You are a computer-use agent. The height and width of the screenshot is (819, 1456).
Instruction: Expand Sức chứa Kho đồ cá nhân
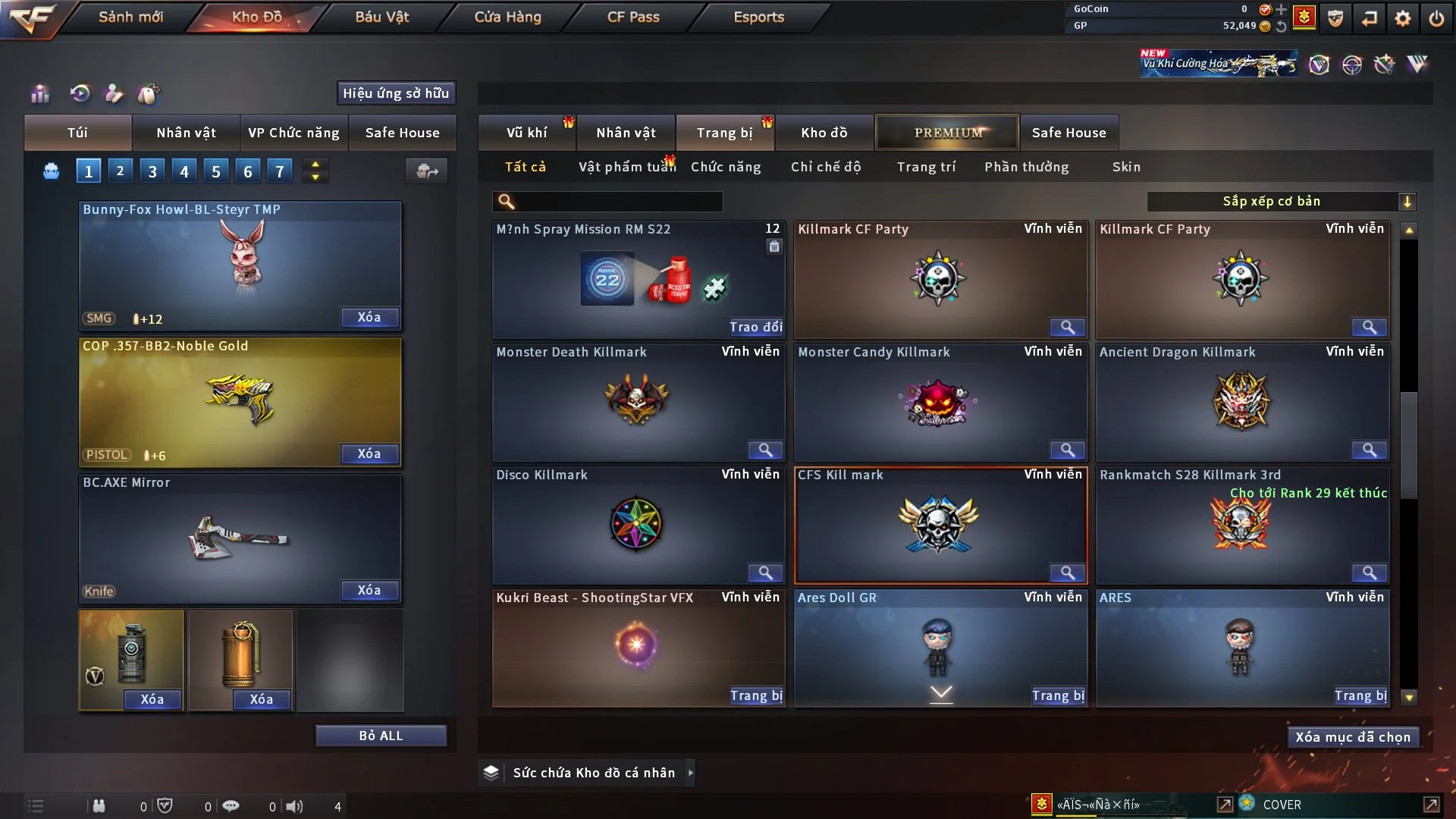(689, 773)
